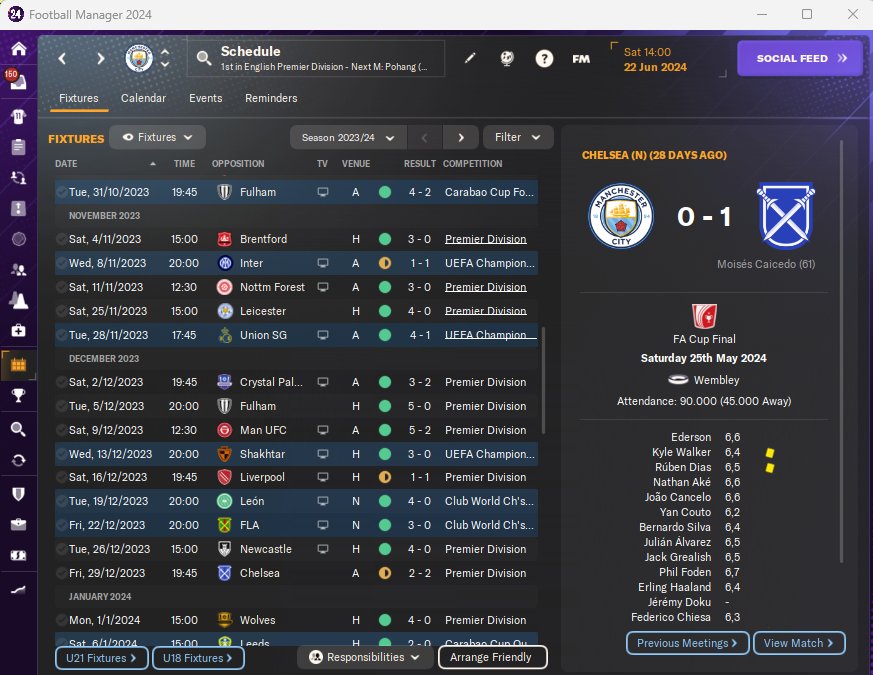
Task: Open the Filter dropdown
Action: 518,137
